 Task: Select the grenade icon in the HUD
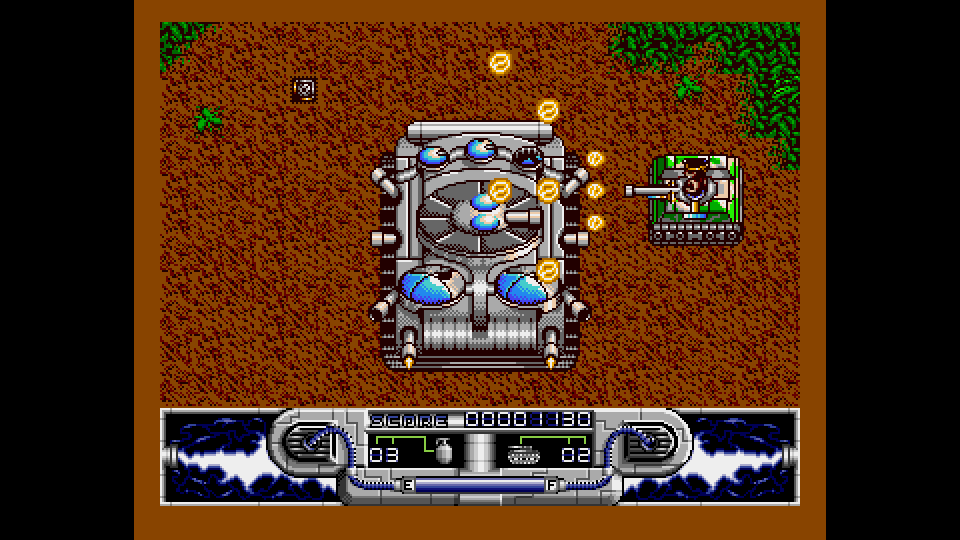click(x=442, y=452)
